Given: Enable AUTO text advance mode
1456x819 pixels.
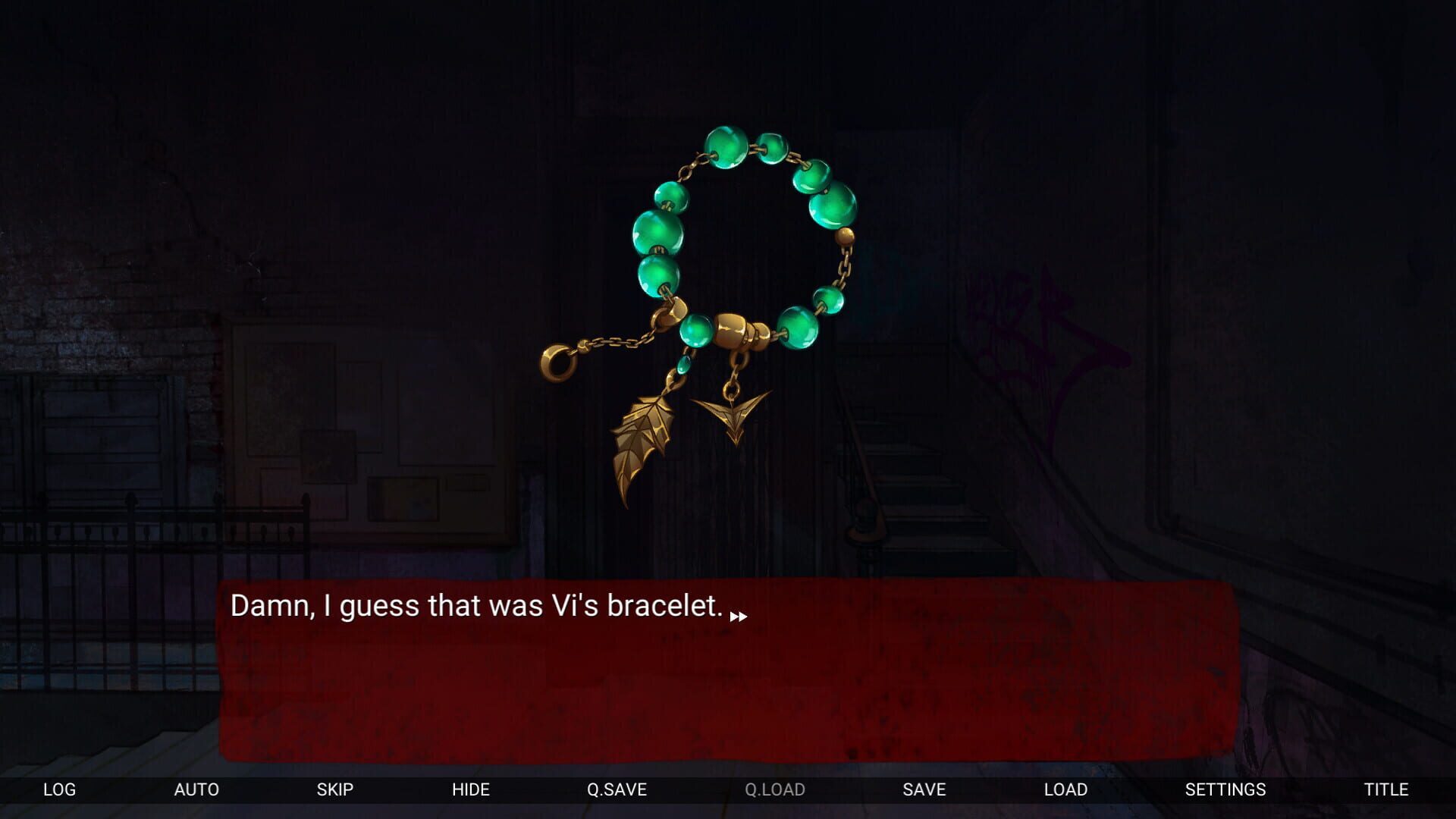Looking at the screenshot, I should [197, 789].
